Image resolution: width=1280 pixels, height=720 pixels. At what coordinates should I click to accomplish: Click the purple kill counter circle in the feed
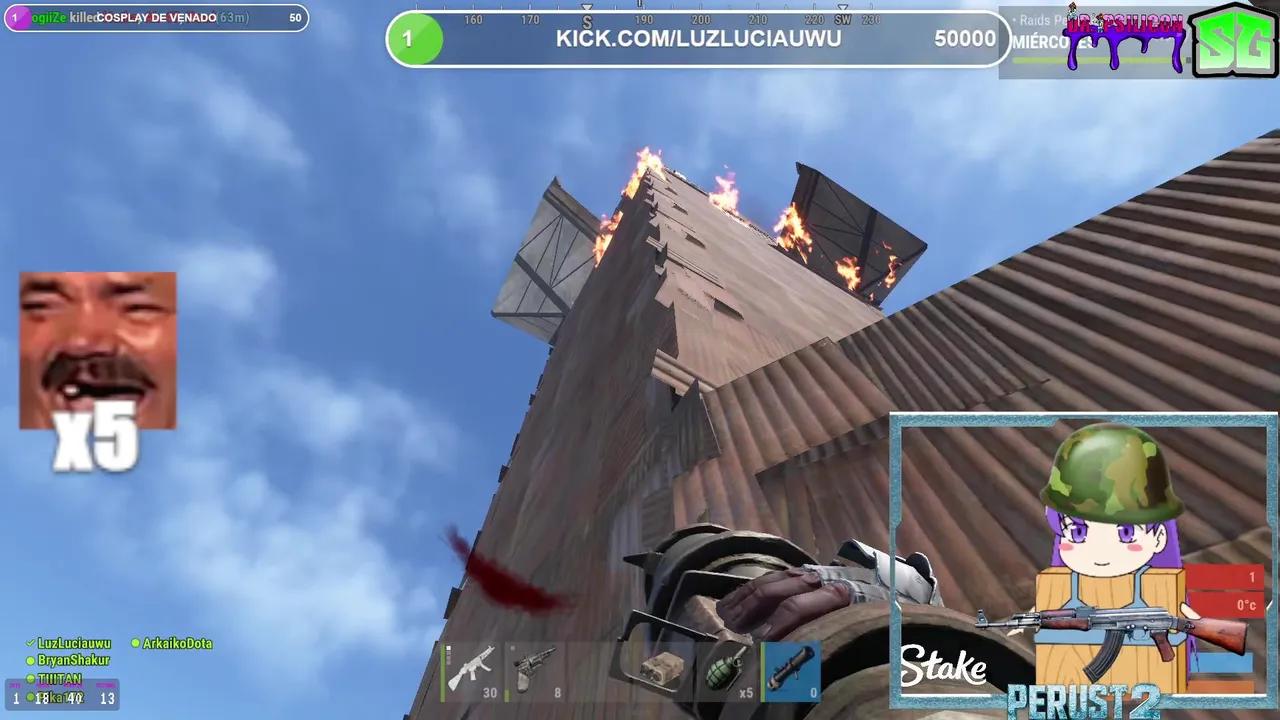(15, 17)
